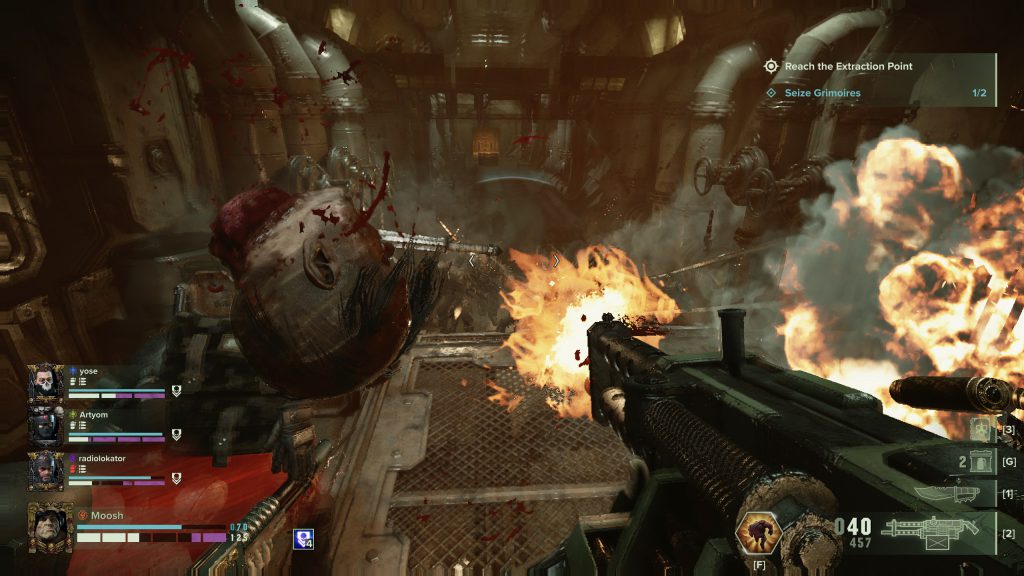Select teammate Artyom's portrait
The image size is (1024, 576).
(x=45, y=426)
